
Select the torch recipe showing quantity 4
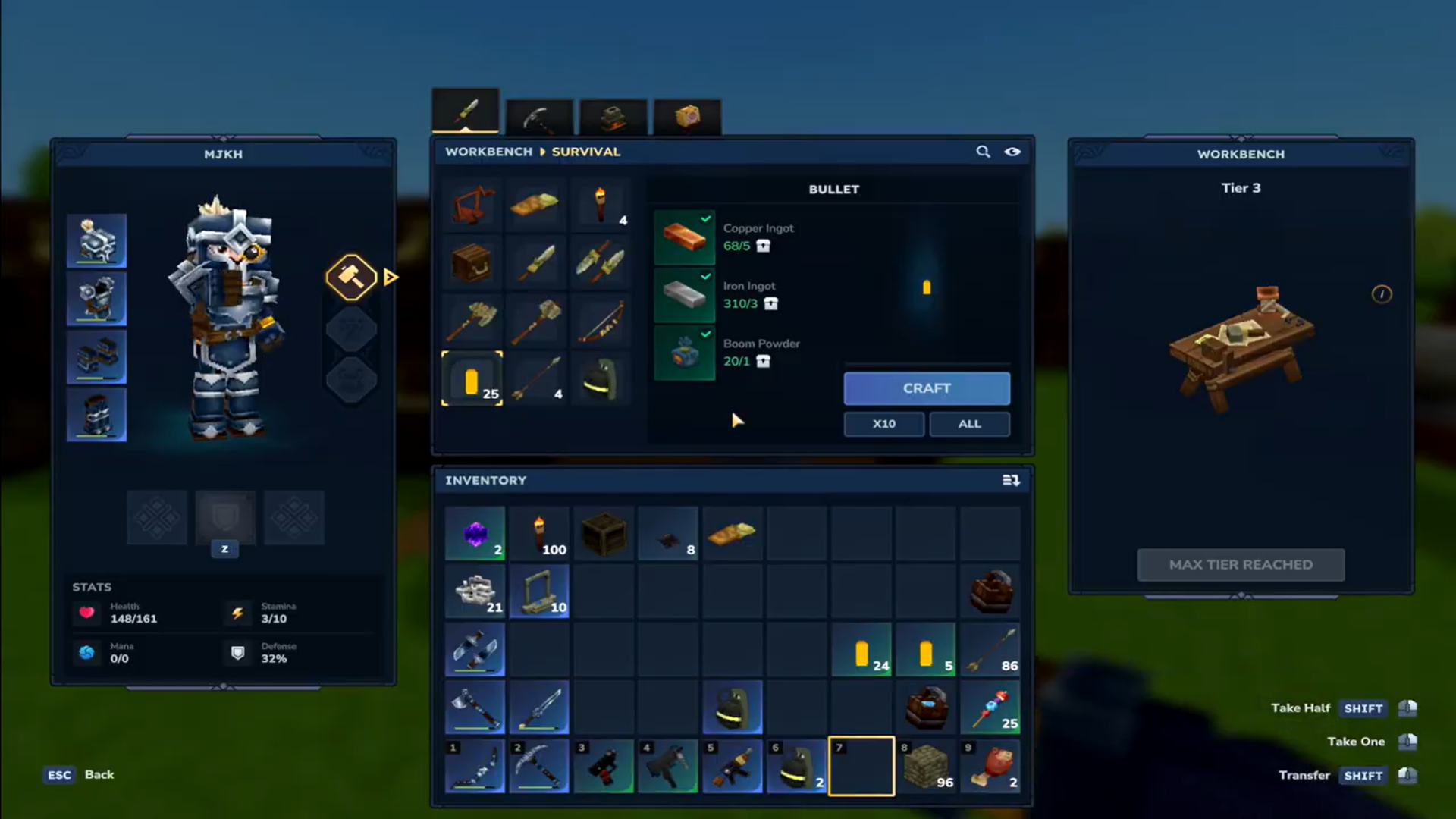click(600, 205)
